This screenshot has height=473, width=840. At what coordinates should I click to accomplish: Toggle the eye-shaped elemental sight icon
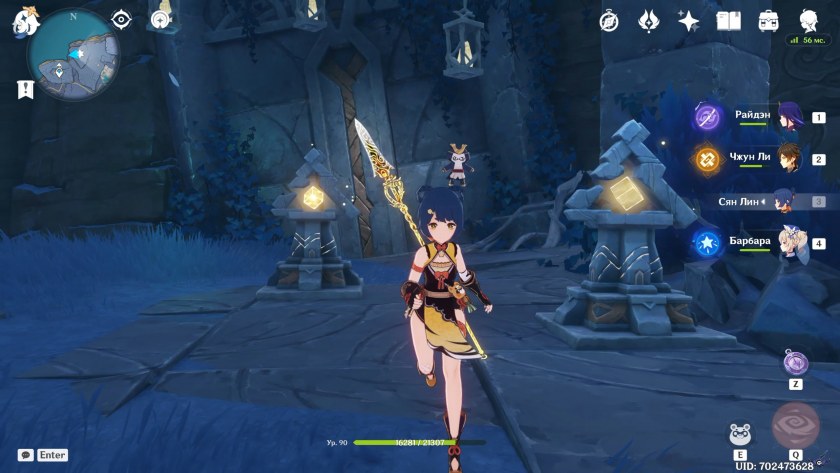pos(121,19)
